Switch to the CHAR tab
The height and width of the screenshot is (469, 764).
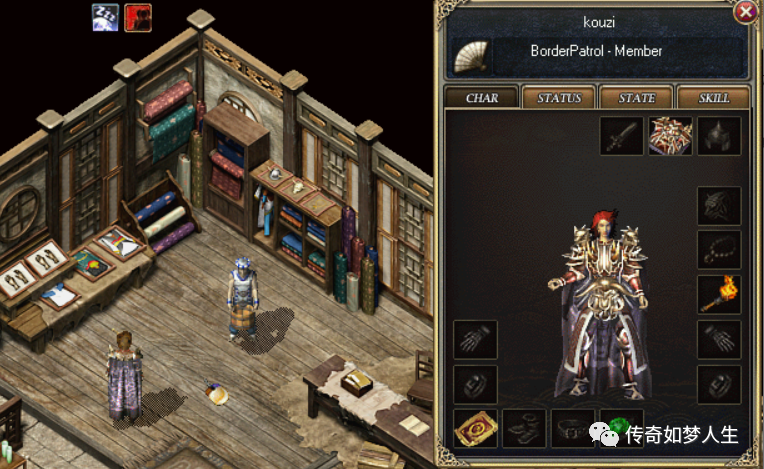coord(481,97)
